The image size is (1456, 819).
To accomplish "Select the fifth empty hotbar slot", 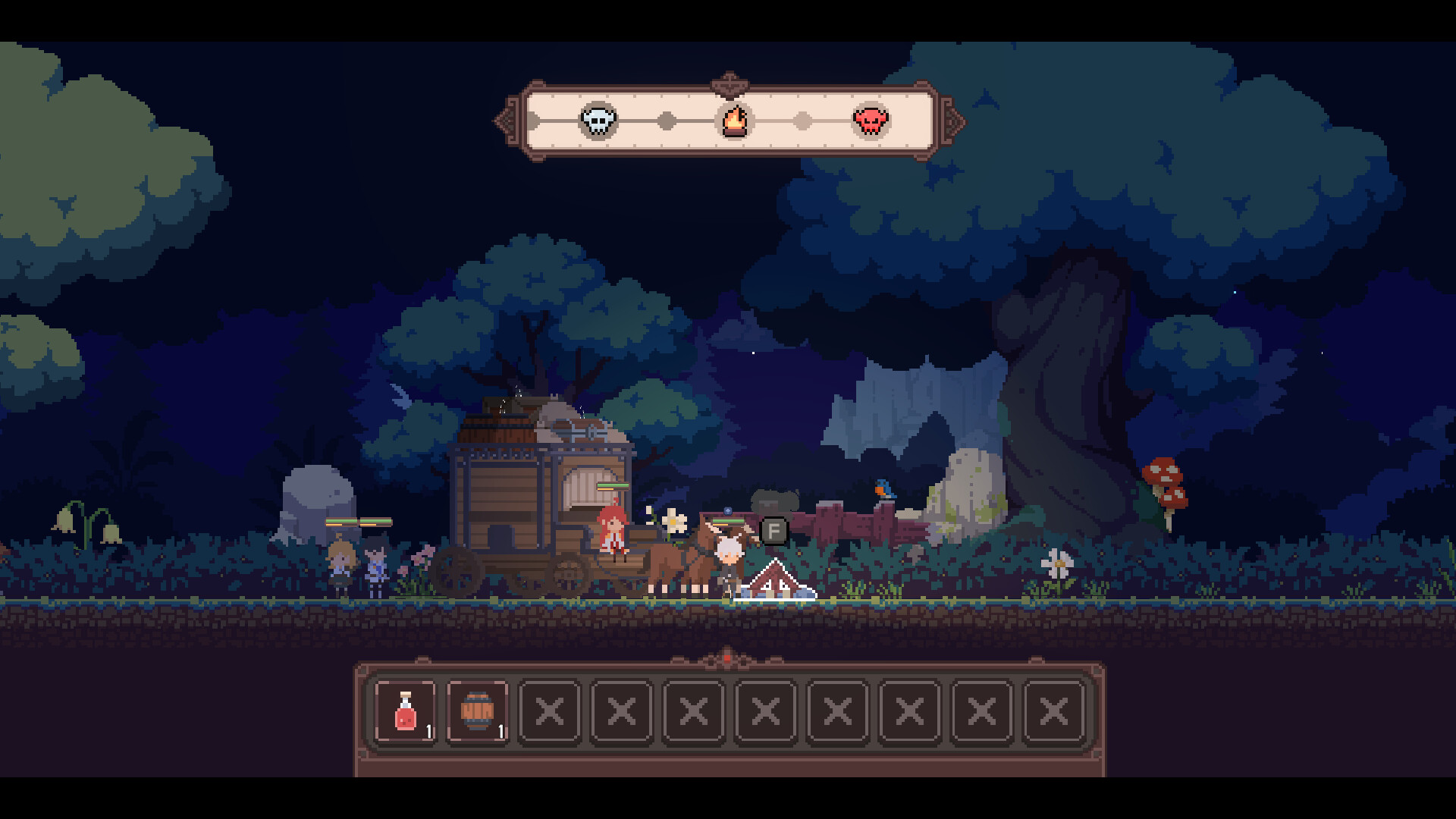I will 693,711.
